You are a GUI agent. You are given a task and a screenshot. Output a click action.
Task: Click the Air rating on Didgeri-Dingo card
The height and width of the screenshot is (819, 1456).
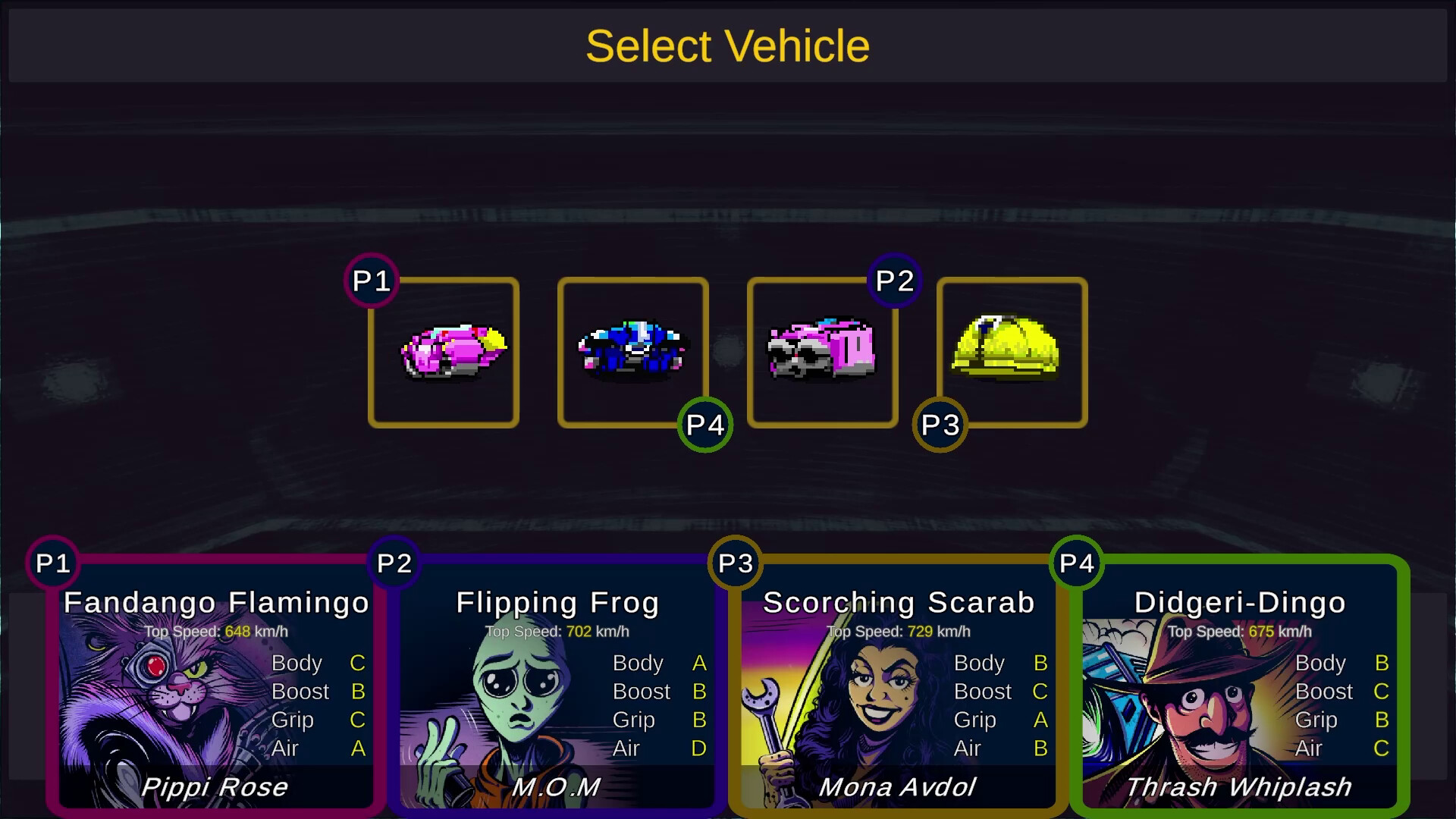click(x=1382, y=748)
